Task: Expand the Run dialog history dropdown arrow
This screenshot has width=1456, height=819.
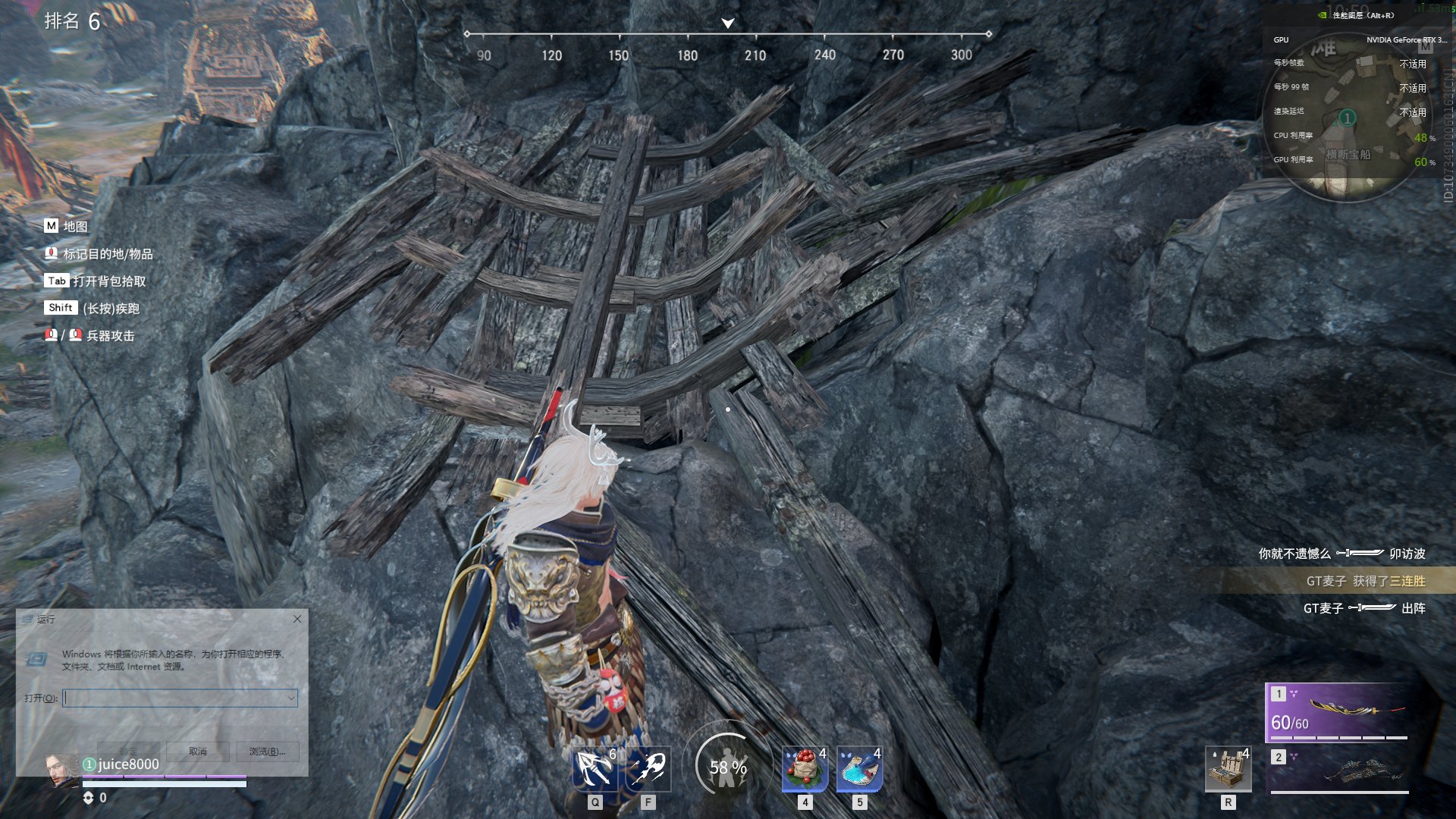Action: [x=291, y=698]
